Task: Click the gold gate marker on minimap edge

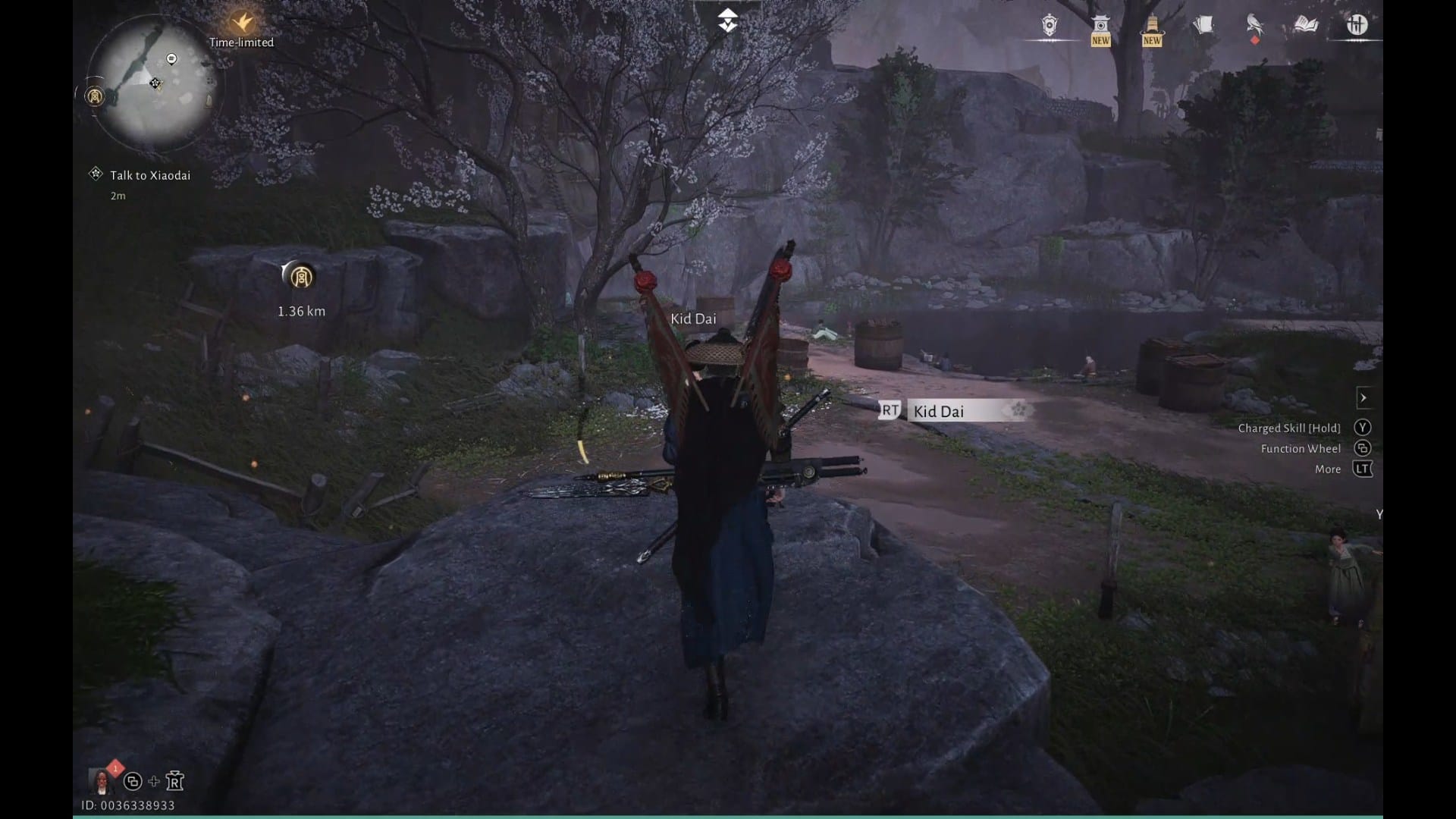Action: [95, 96]
